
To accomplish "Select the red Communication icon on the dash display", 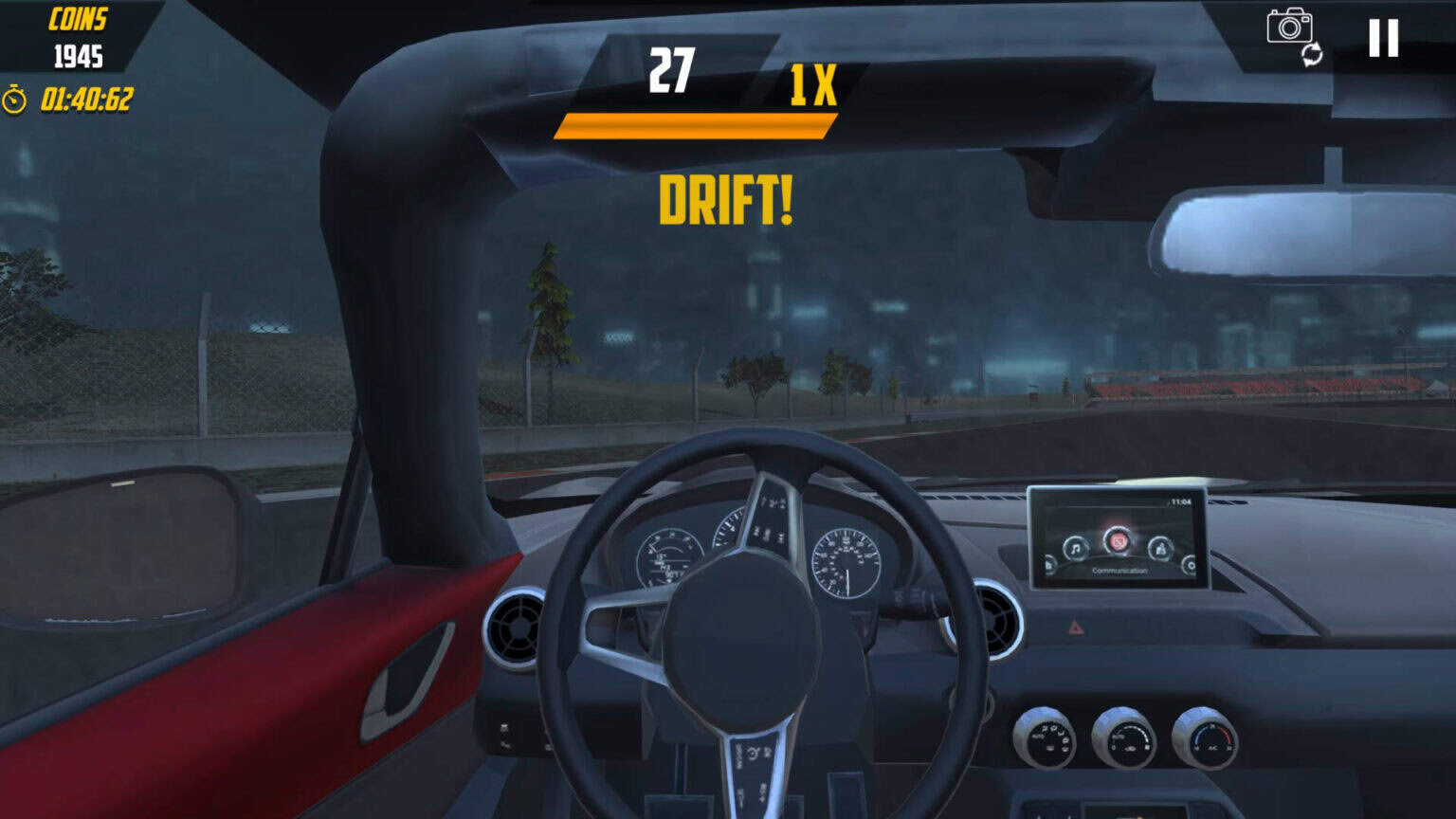I will (1119, 540).
